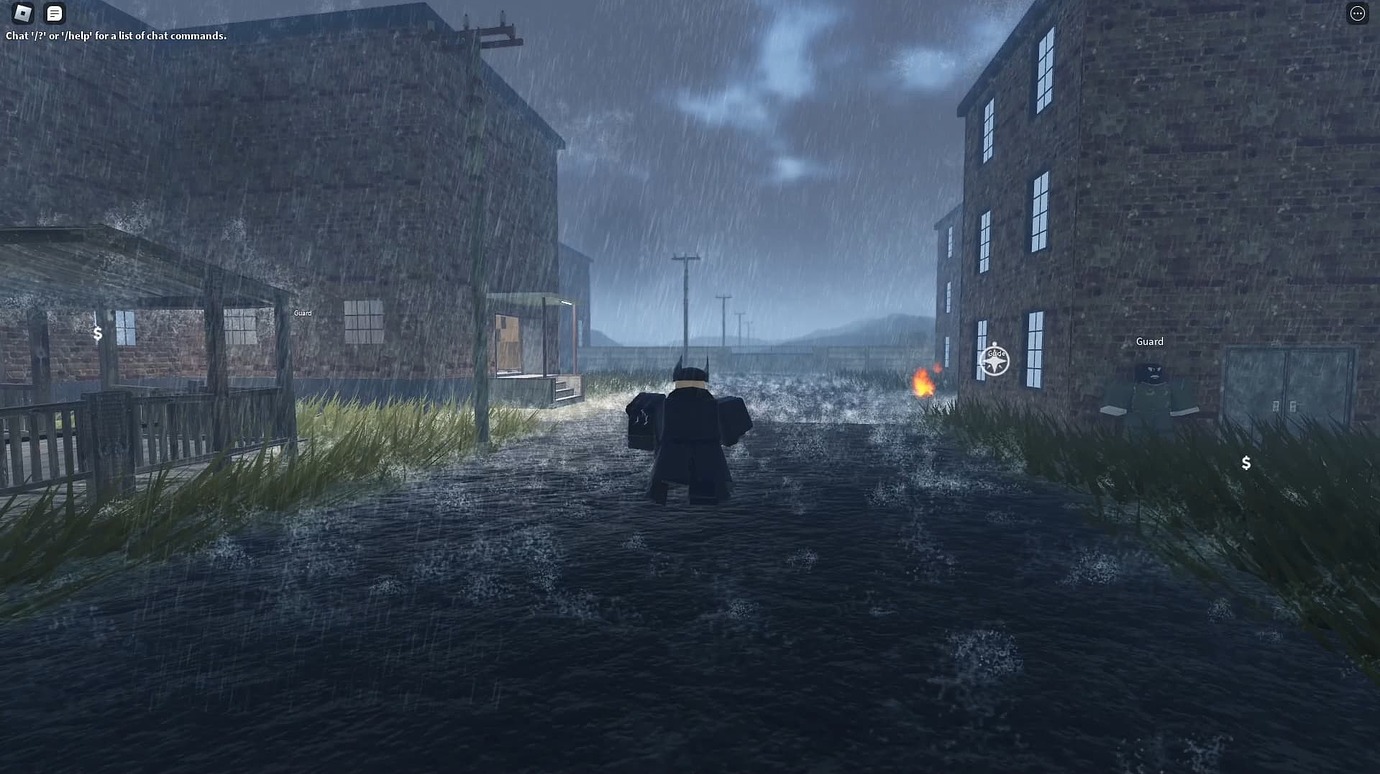
Task: Click the dollar sign shop marker on the left
Action: 97,333
